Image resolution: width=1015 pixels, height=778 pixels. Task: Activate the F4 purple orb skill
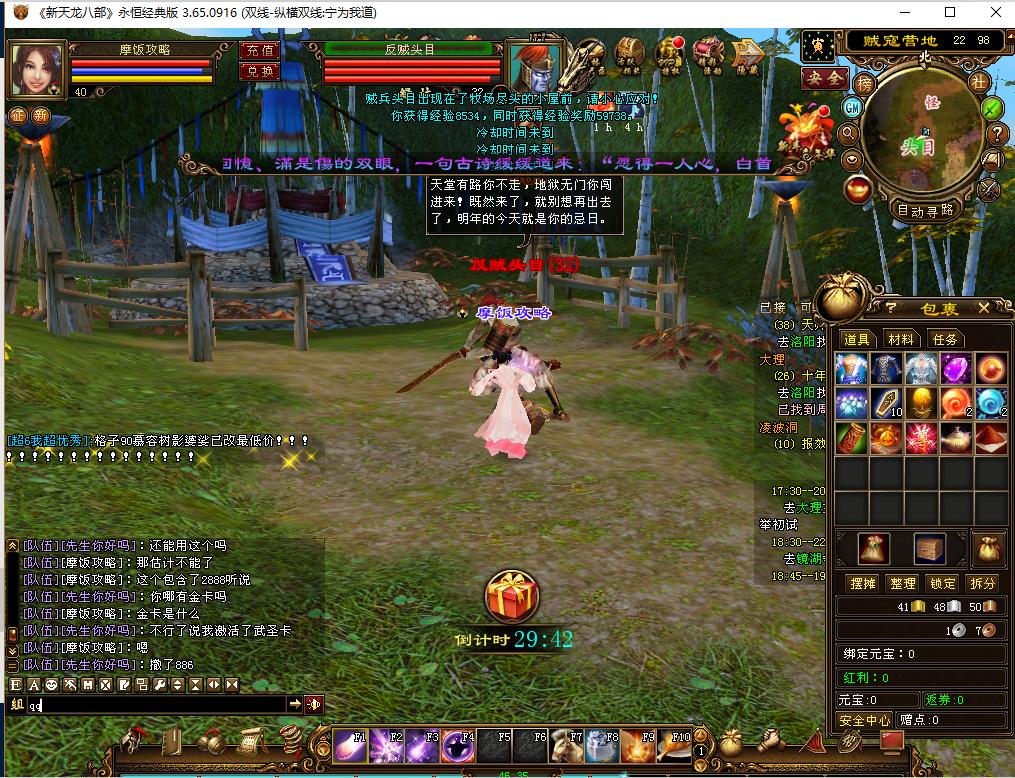pyautogui.click(x=458, y=746)
